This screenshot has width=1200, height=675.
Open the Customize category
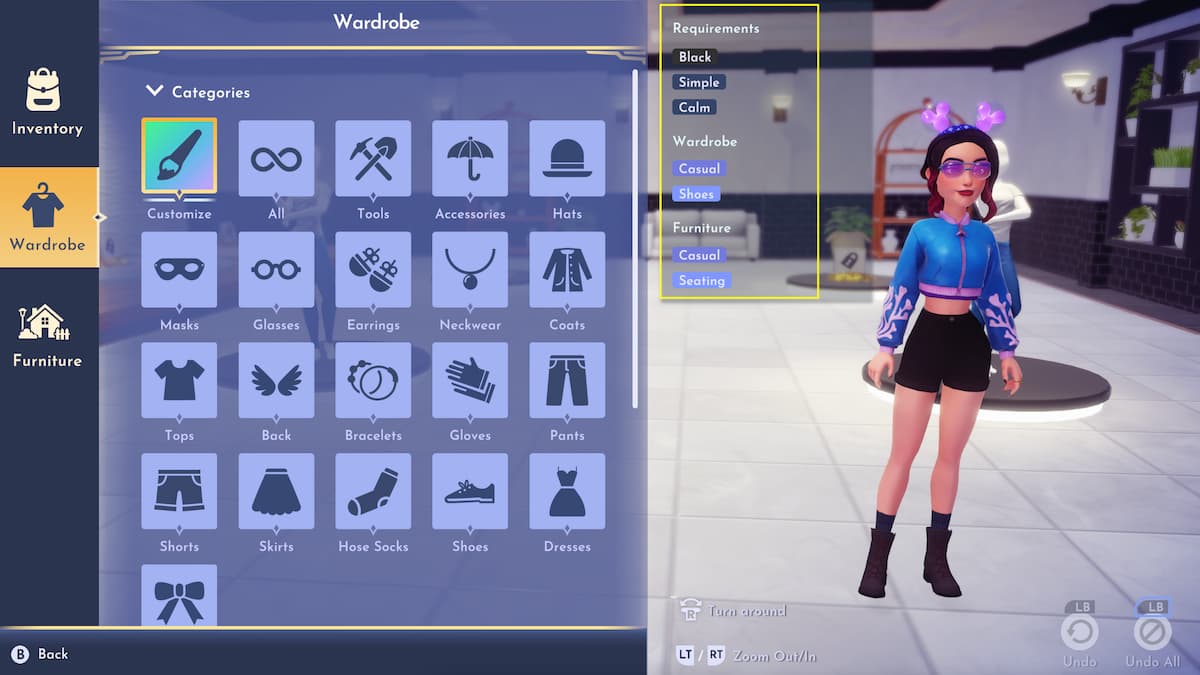(x=179, y=158)
